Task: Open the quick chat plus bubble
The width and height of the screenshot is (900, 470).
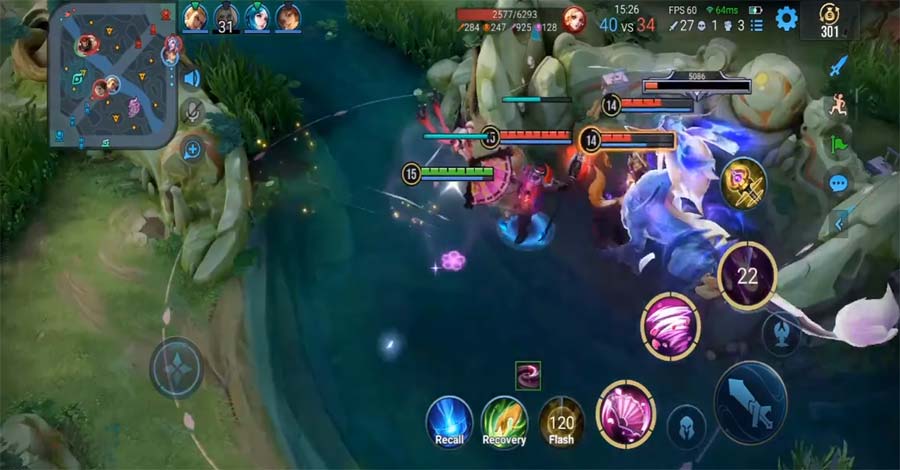Action: pyautogui.click(x=191, y=150)
